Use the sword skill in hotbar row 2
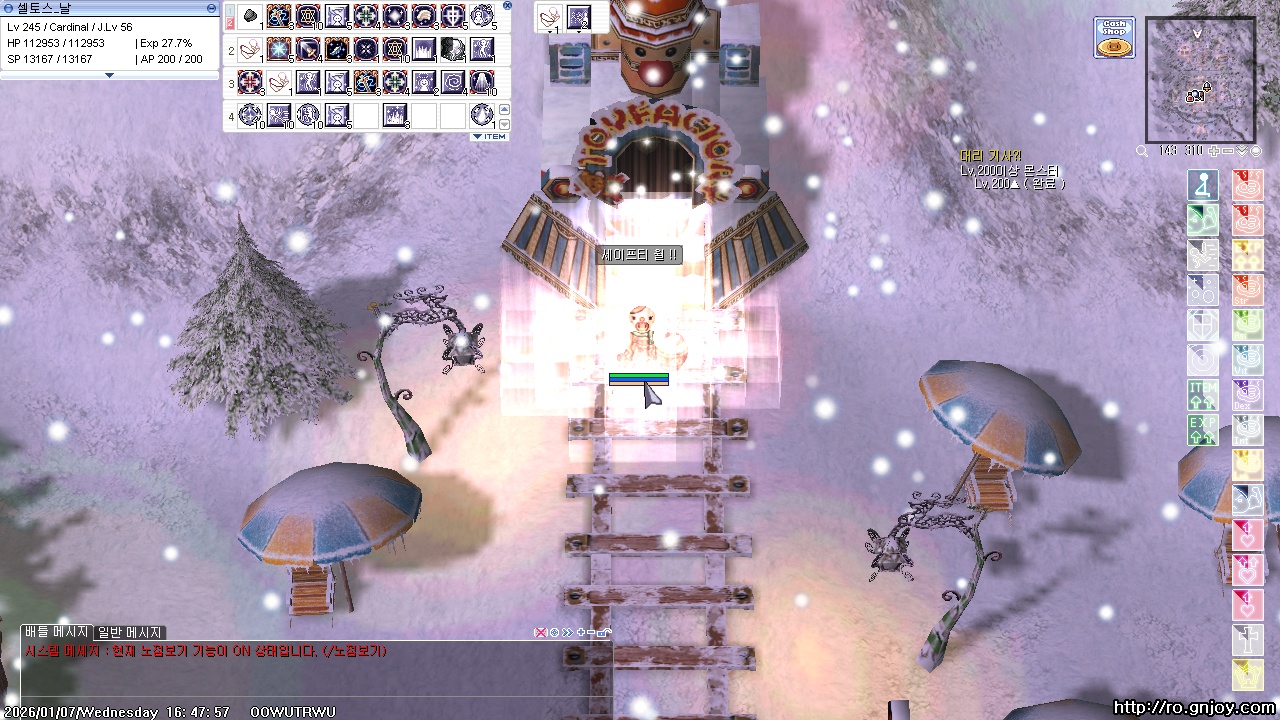Screen dimensions: 1280x720 point(308,48)
